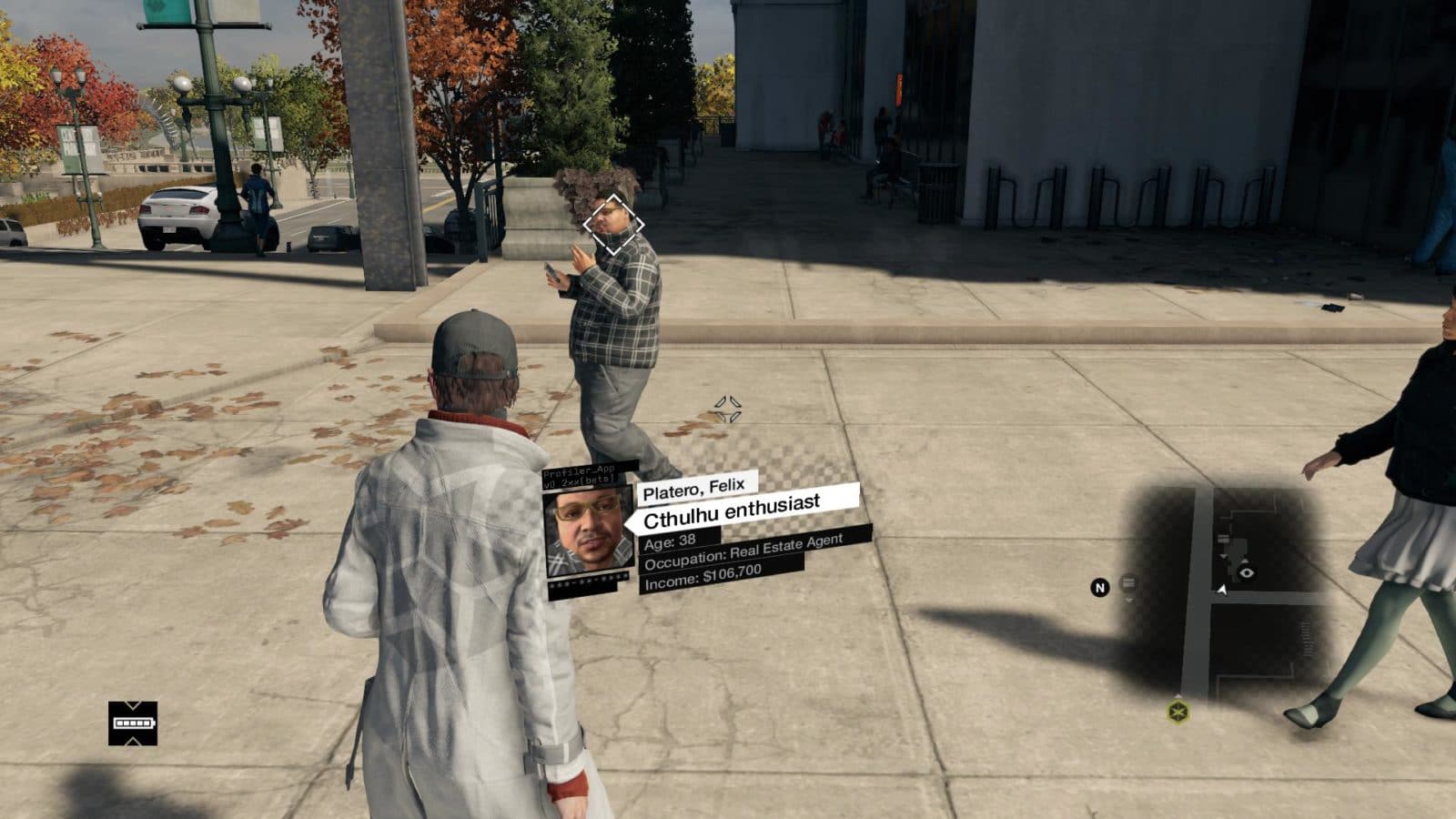Click the N compass indicator

pos(1099,588)
